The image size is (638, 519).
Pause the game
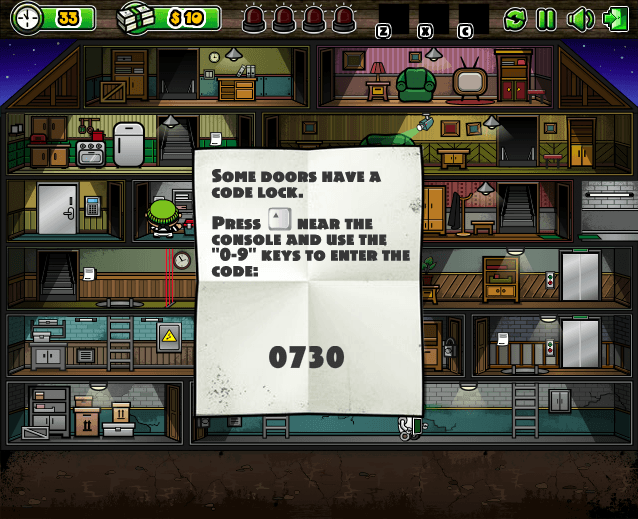click(546, 18)
